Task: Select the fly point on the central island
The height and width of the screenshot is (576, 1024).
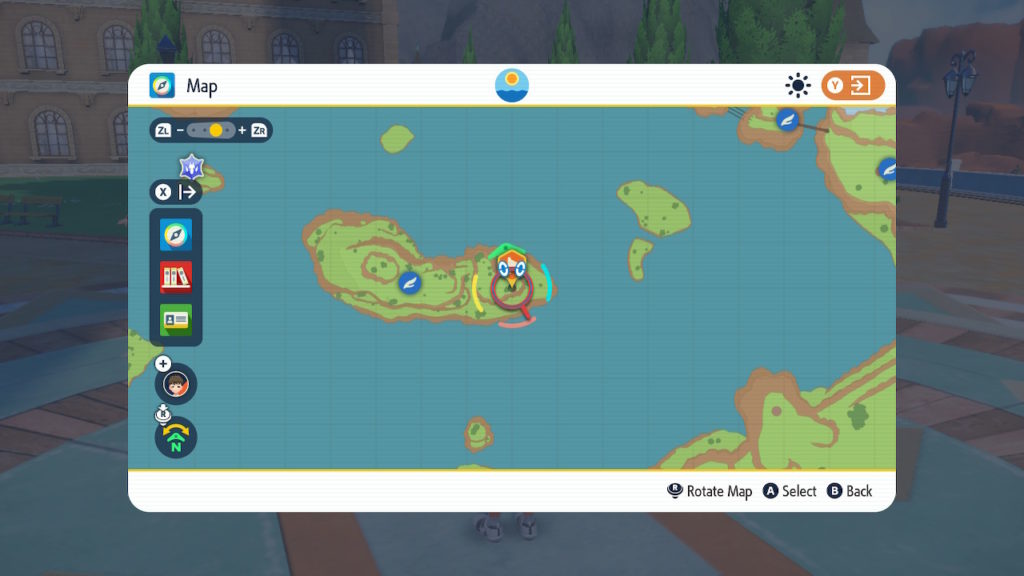Action: (x=408, y=283)
